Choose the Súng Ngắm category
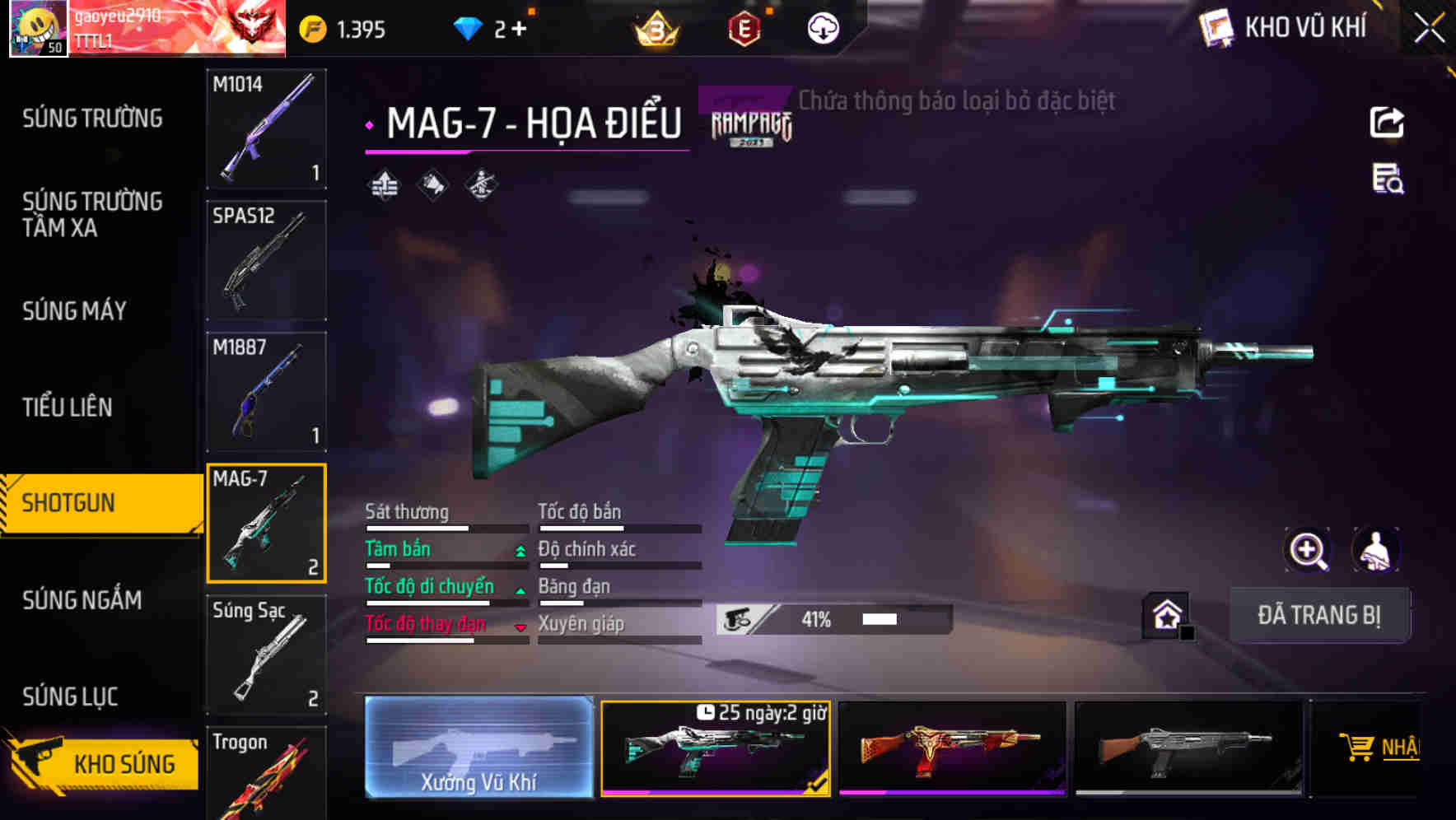The image size is (1456, 820). point(82,600)
